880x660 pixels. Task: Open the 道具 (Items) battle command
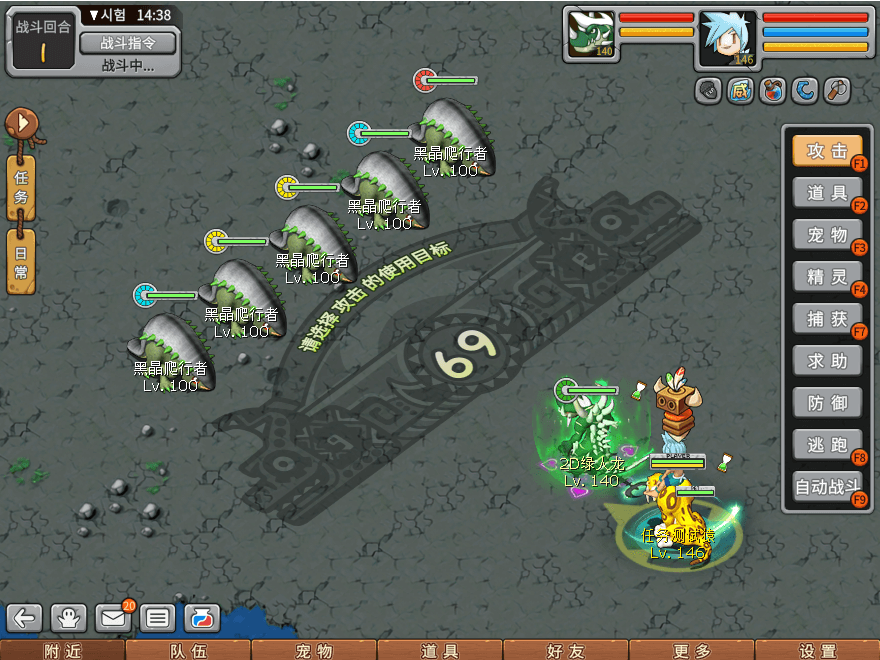827,193
